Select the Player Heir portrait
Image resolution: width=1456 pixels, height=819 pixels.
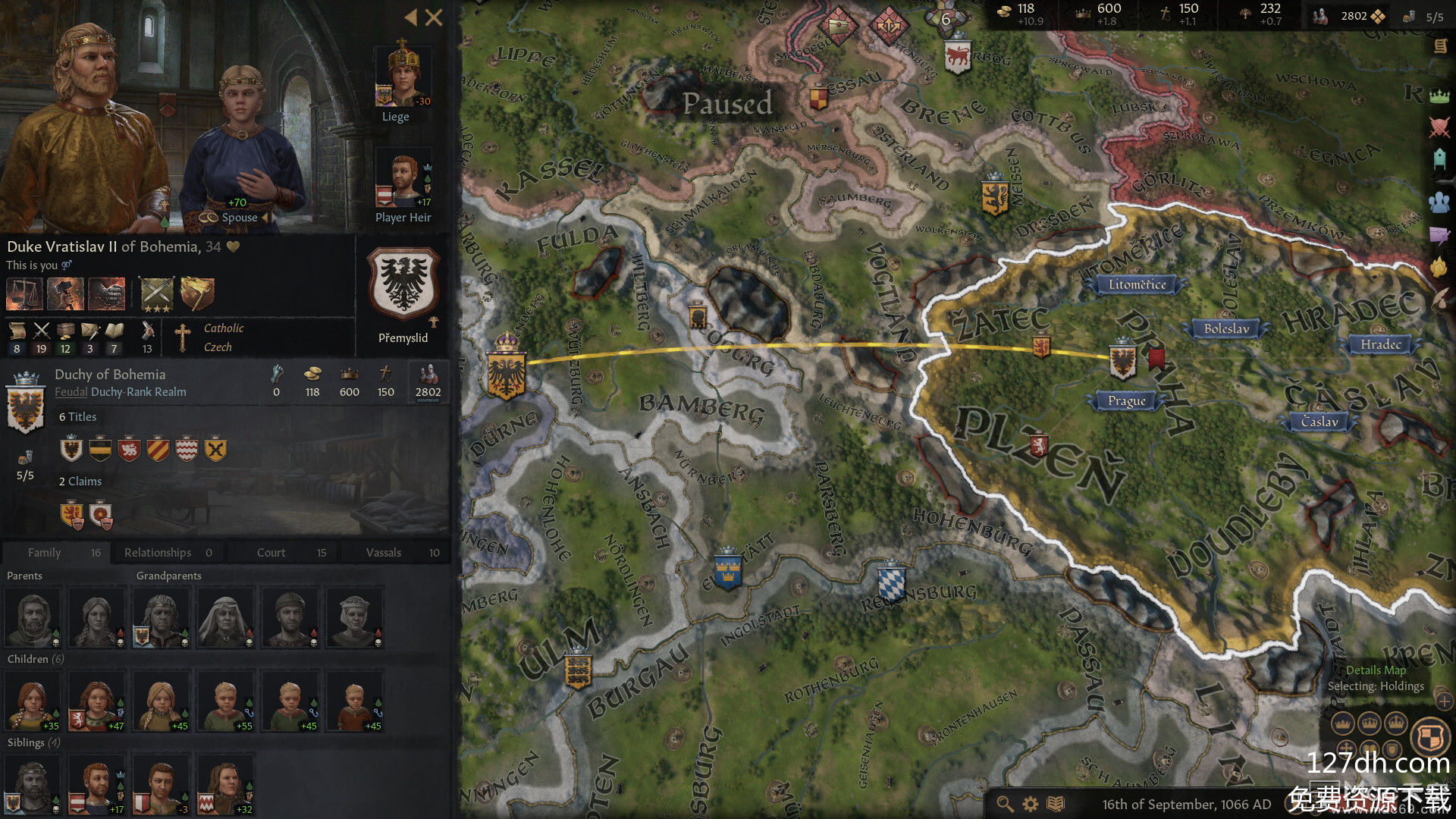(403, 180)
